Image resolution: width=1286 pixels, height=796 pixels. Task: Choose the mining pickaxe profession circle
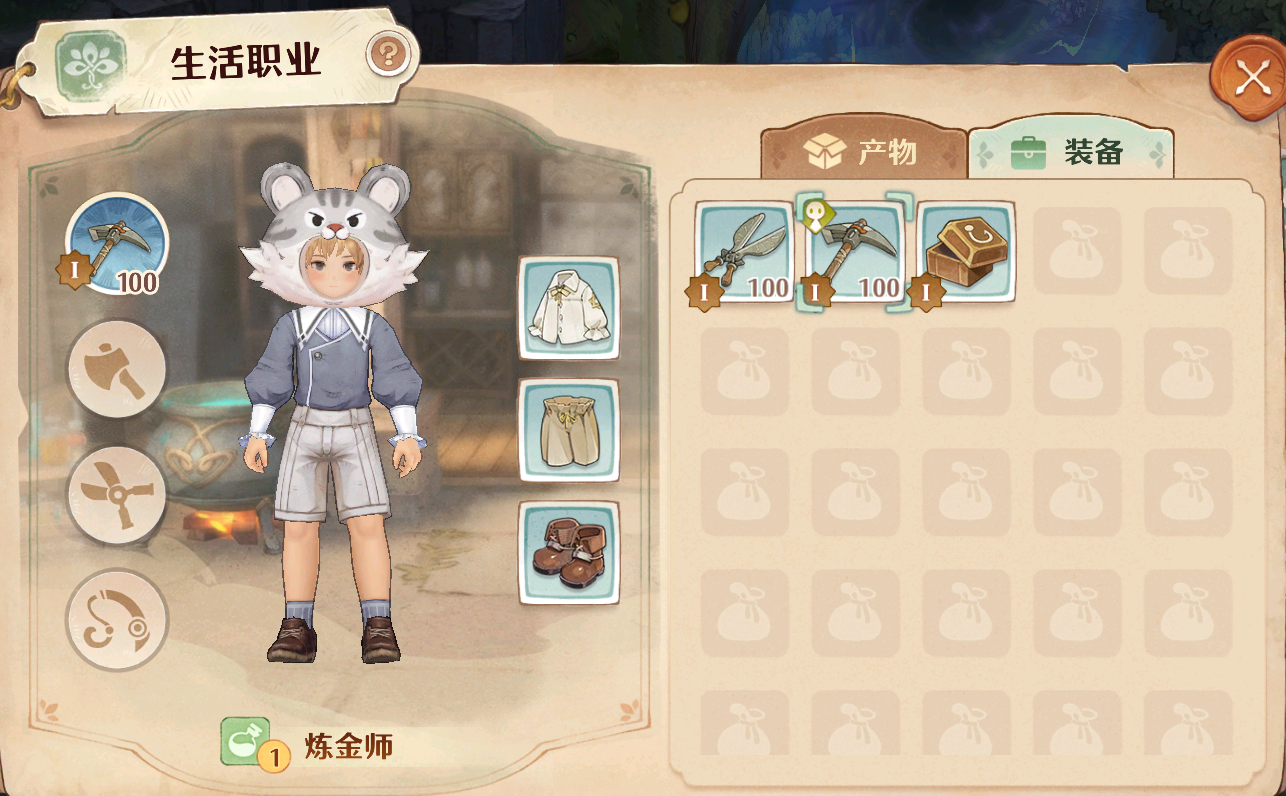click(117, 243)
